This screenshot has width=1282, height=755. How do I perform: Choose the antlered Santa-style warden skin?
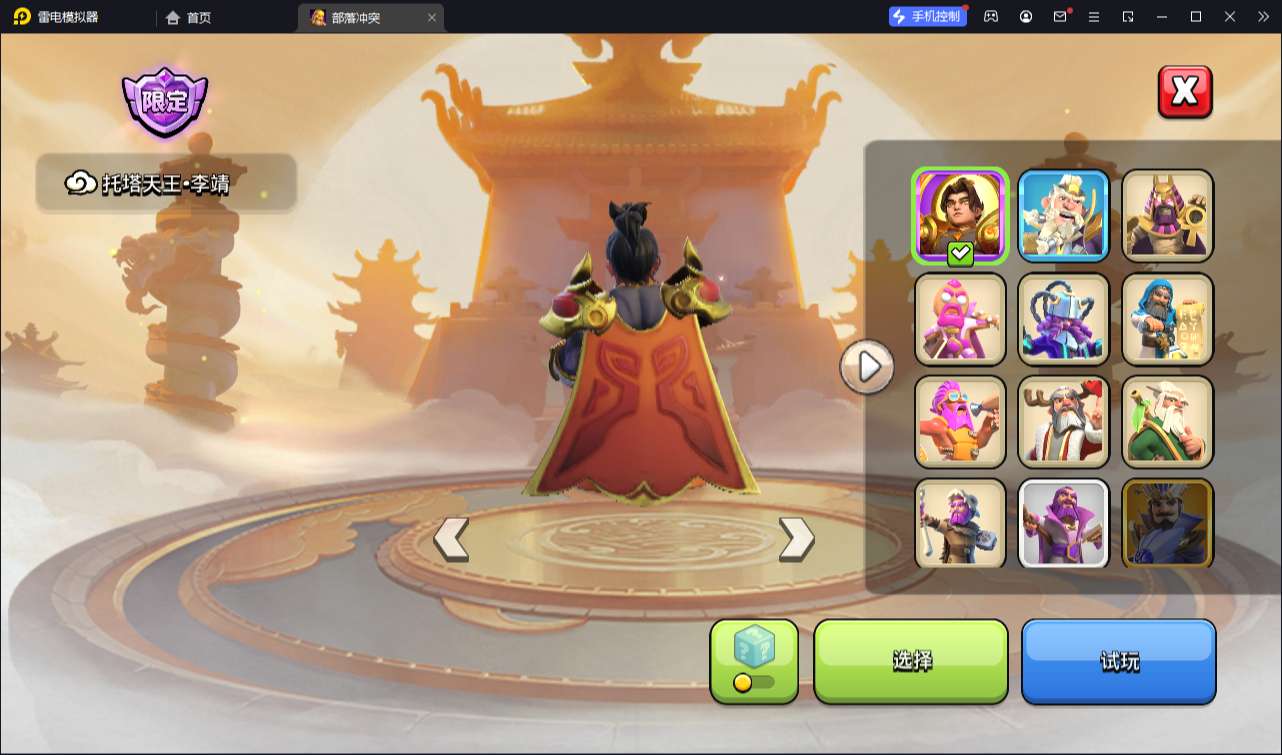click(1064, 422)
